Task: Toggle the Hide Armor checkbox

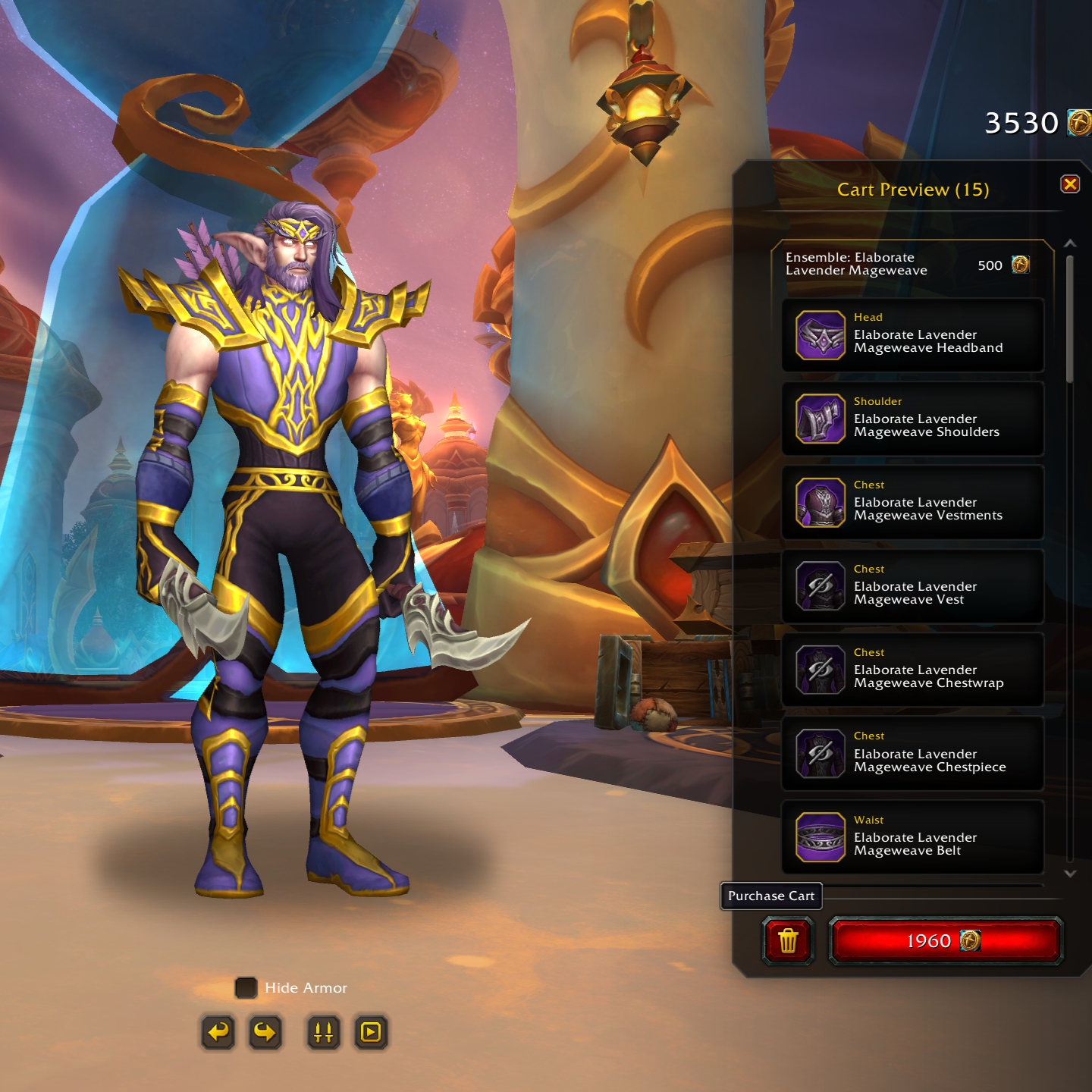Action: (x=246, y=987)
